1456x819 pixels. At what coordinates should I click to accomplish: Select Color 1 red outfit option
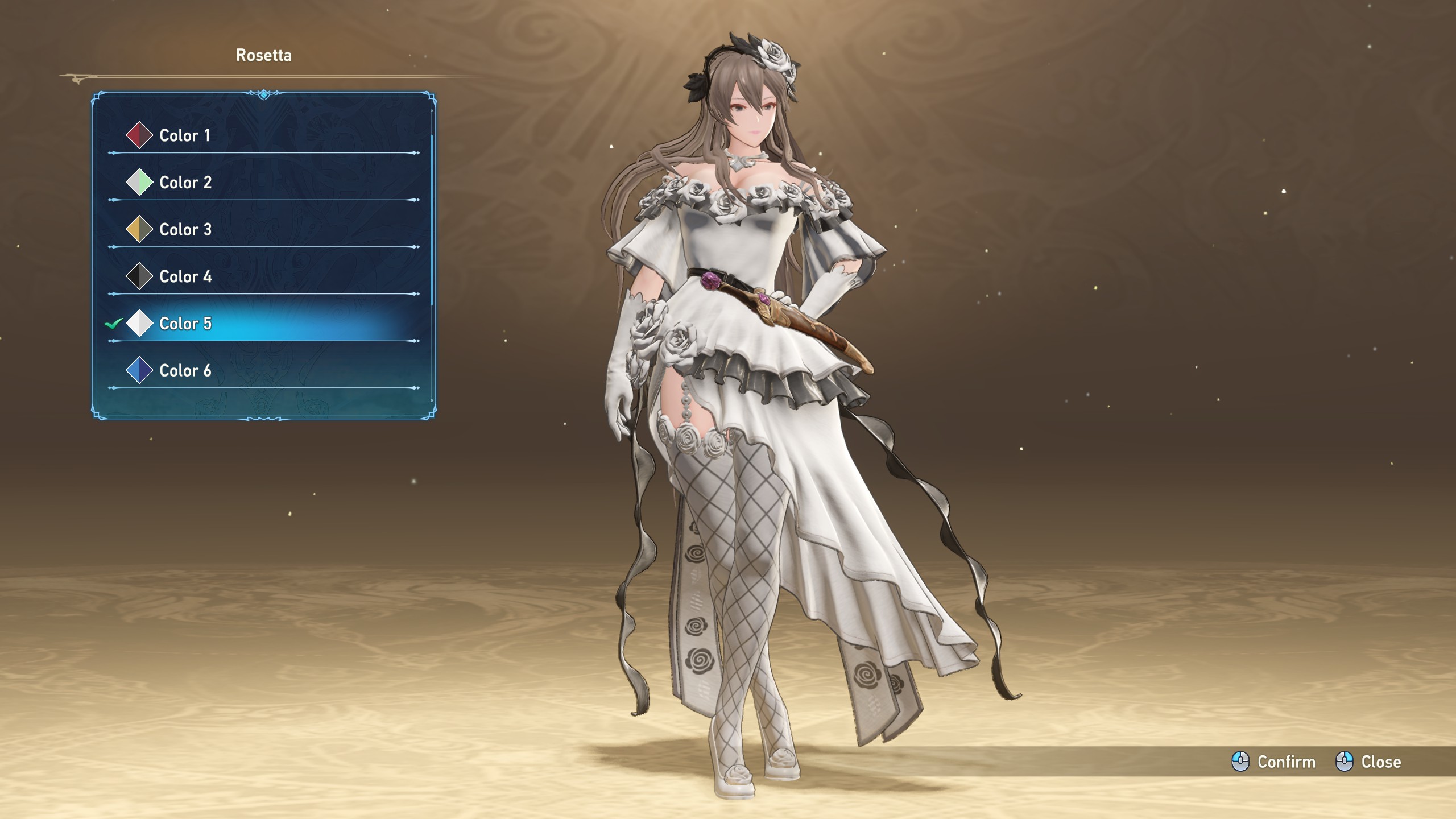coord(185,135)
